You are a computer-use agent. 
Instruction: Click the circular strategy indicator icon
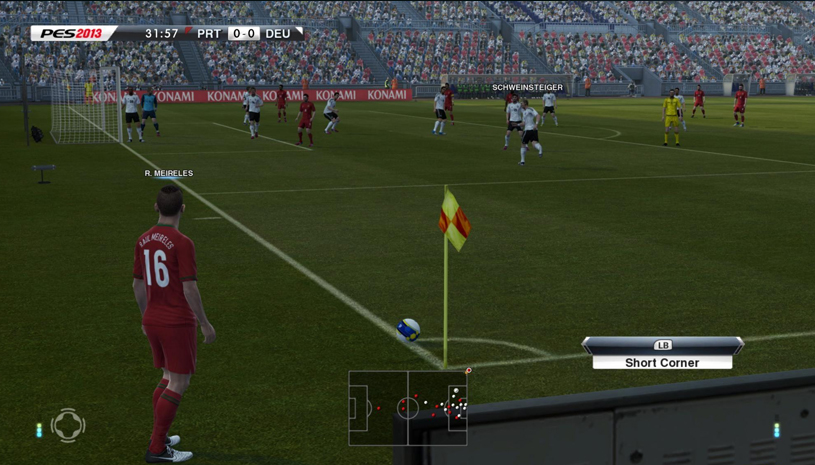tap(68, 425)
